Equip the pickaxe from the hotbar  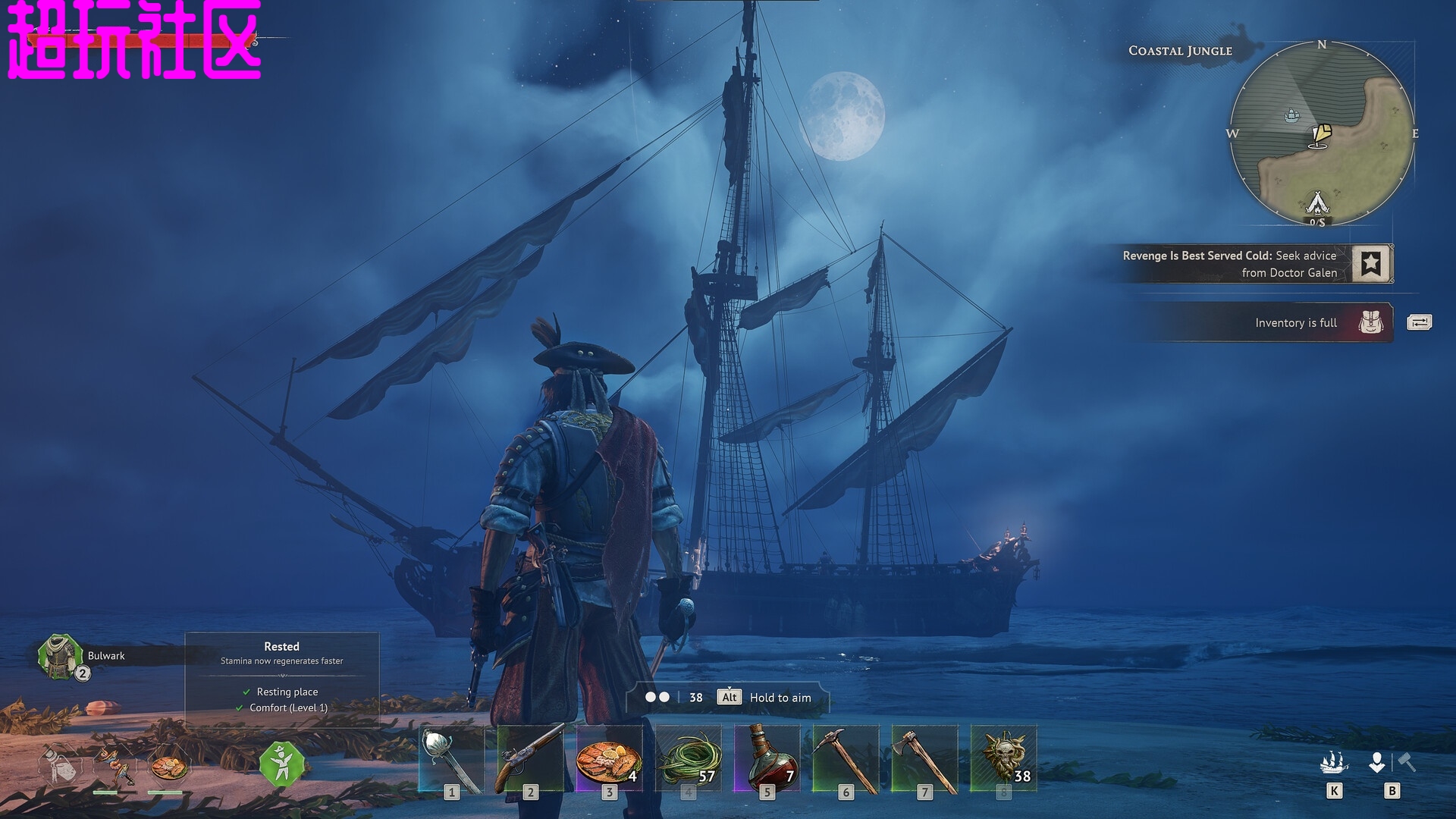pos(846,760)
